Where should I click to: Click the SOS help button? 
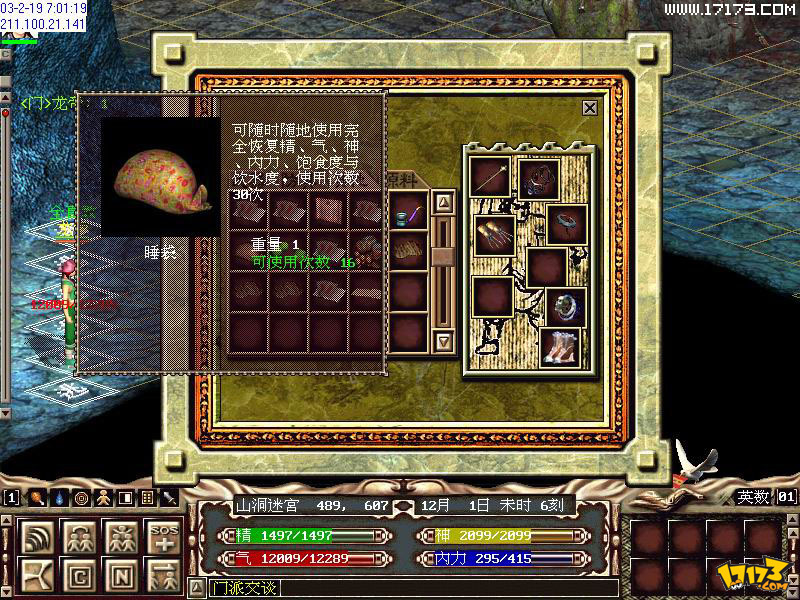162,537
